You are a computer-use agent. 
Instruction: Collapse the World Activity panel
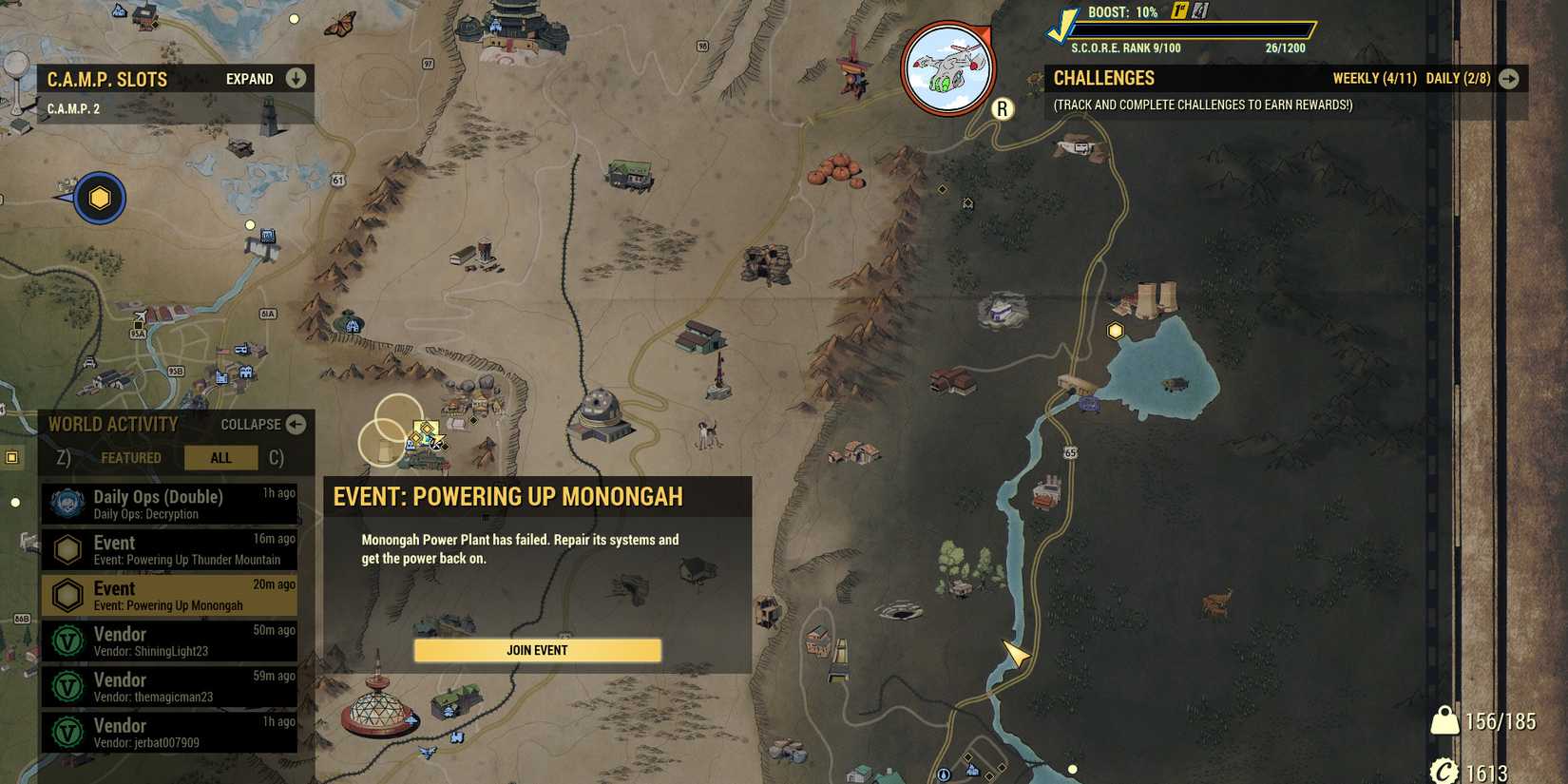pyautogui.click(x=297, y=425)
